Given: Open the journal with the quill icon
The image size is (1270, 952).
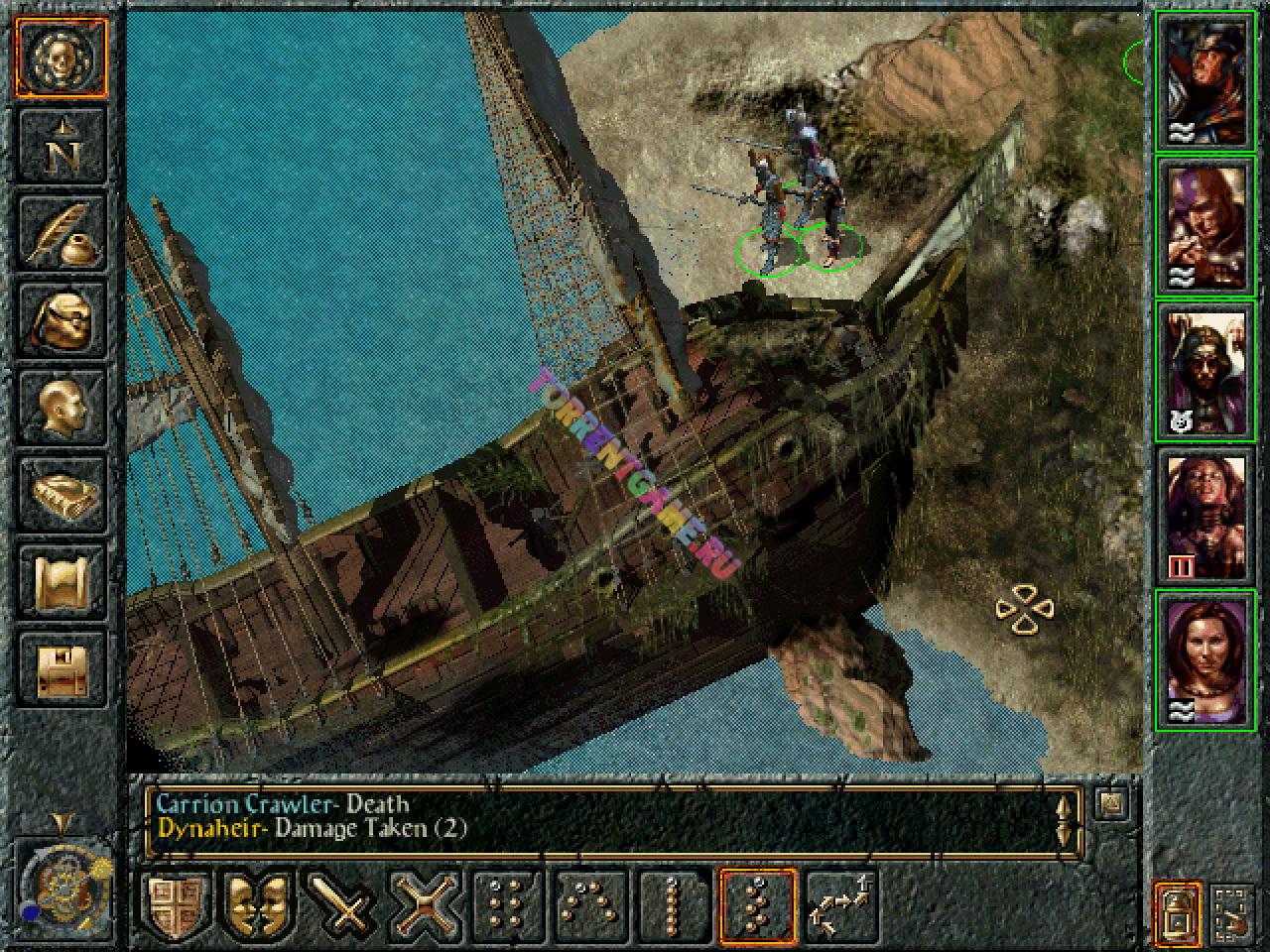Looking at the screenshot, I should tap(63, 233).
